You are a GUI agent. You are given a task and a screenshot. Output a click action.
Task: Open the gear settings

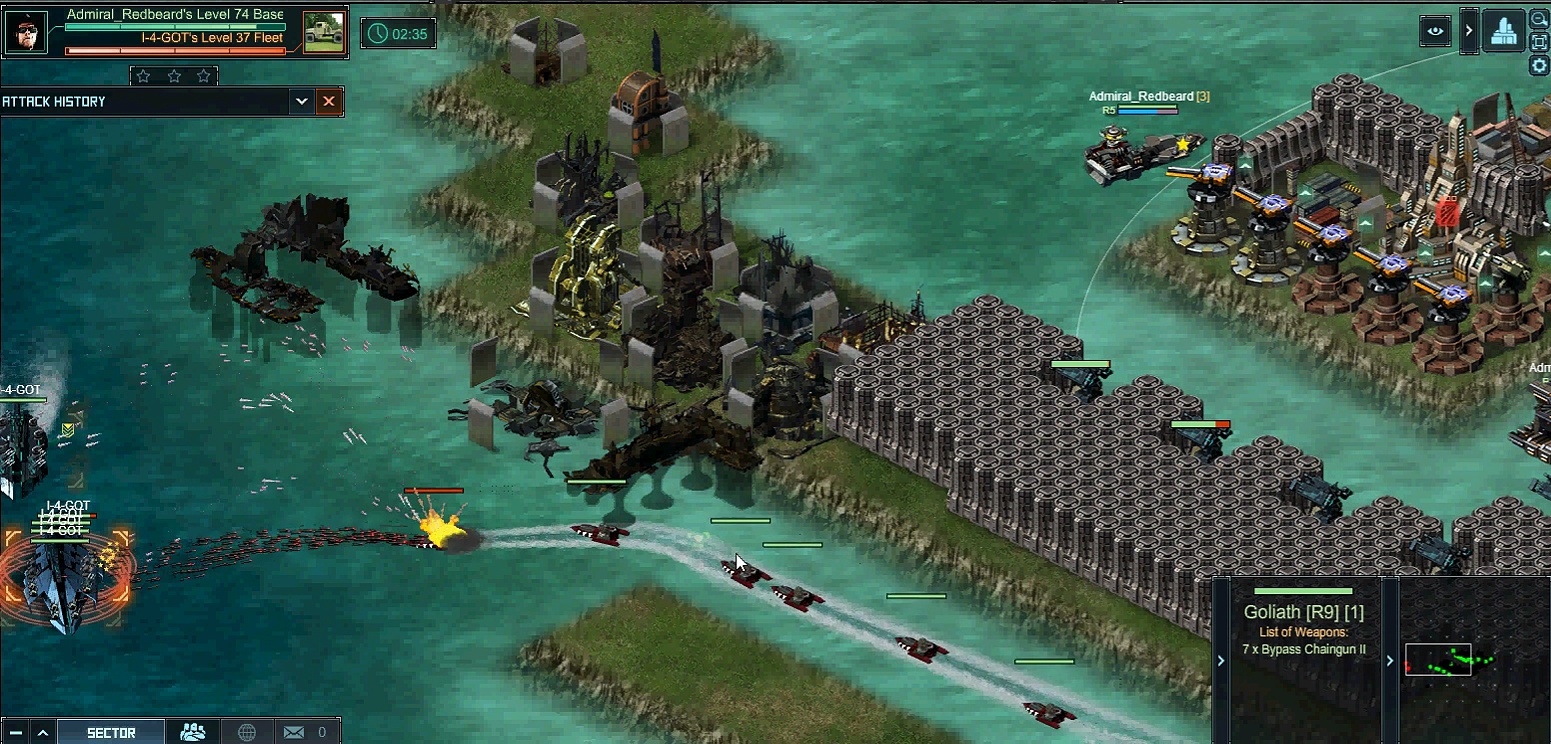1539,65
